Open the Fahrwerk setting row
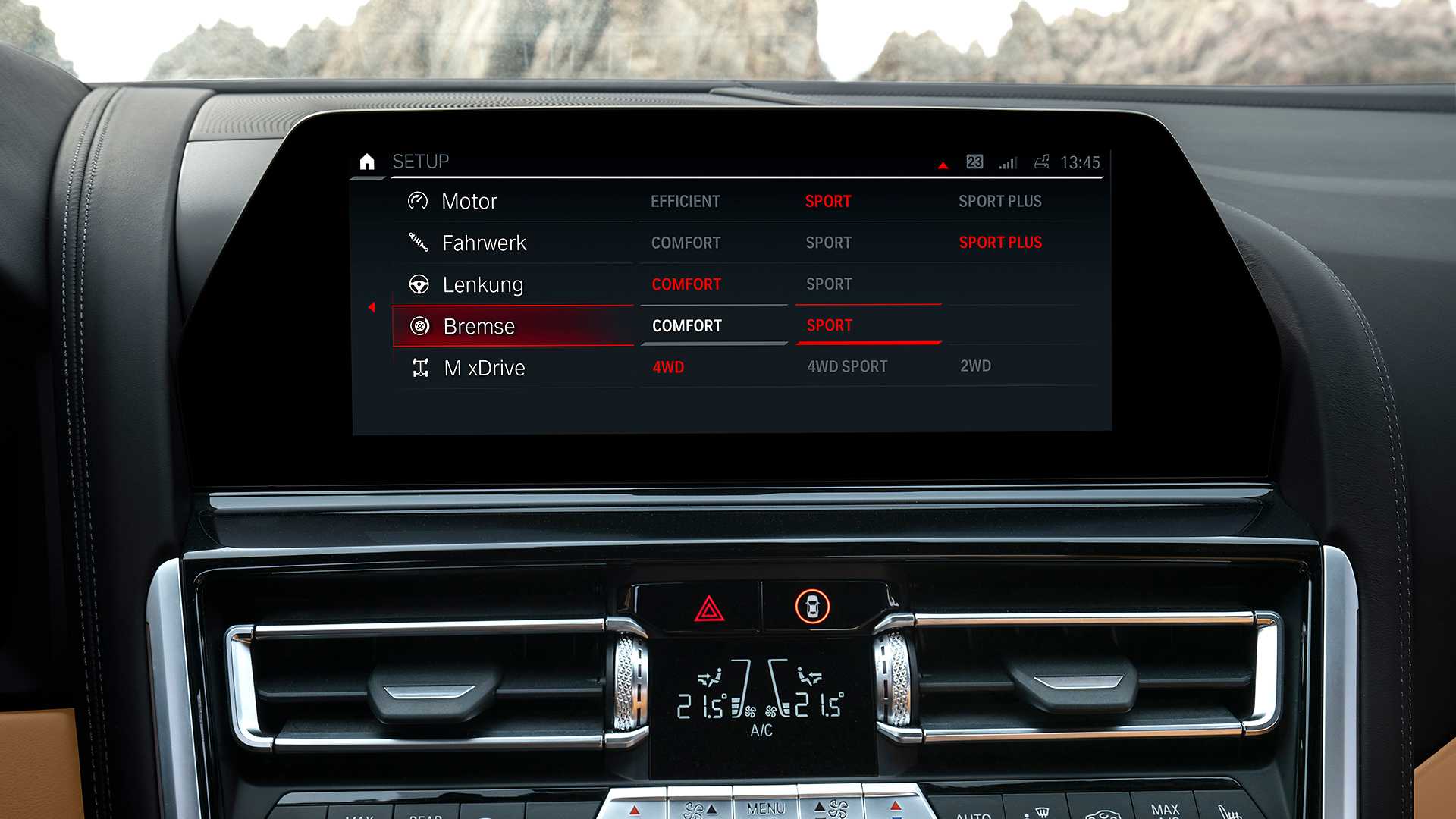Screen dimensions: 1456x819 483,243
